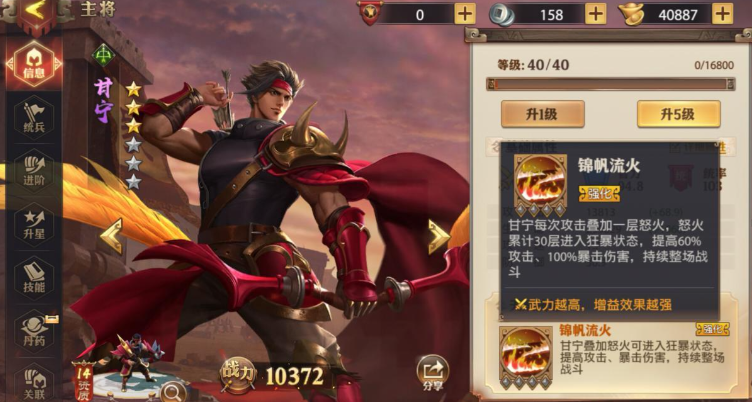Image resolution: width=752 pixels, height=402 pixels.
Task: Show the next hero with right arrow
Action: [437, 236]
